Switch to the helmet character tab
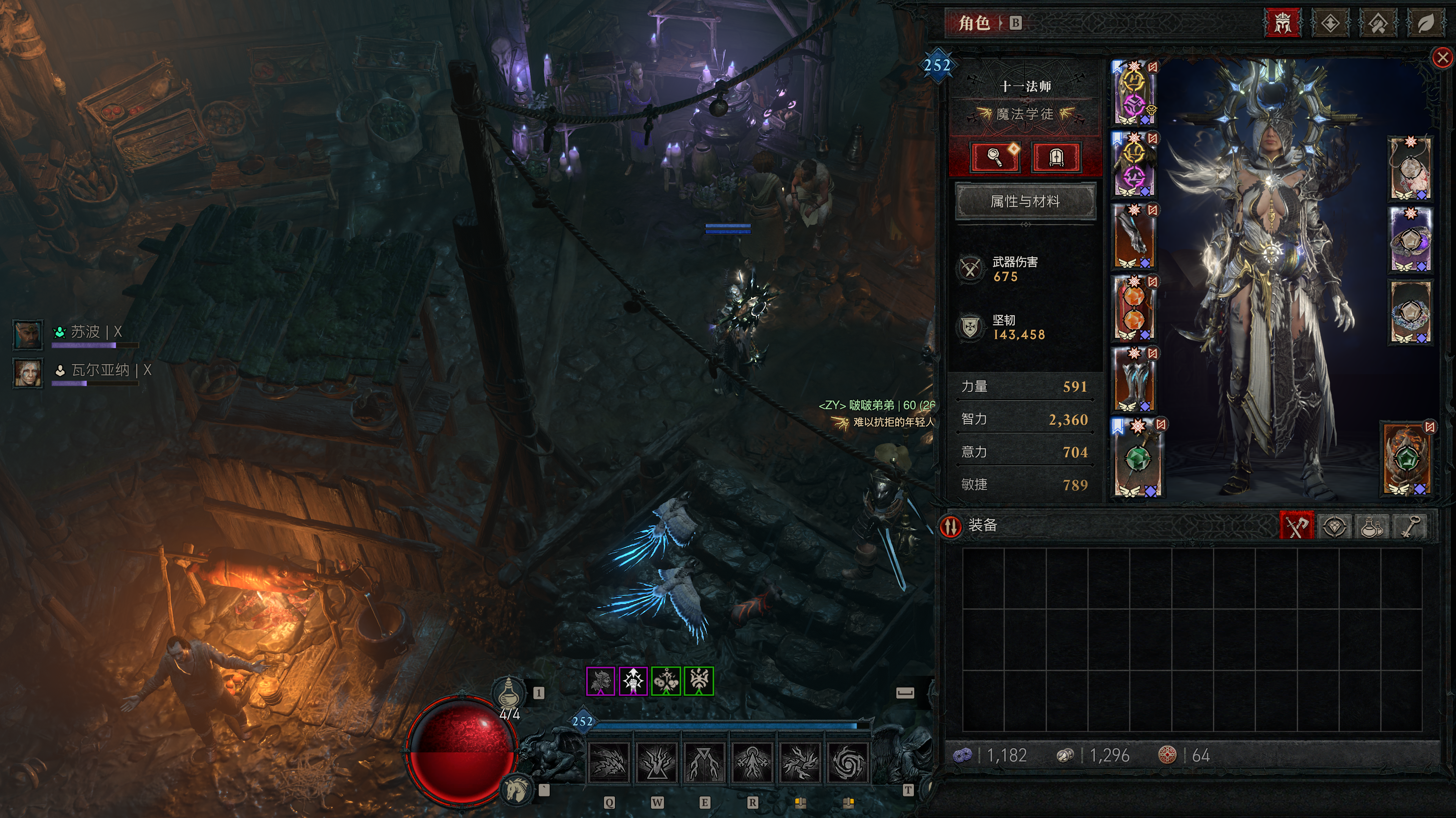 tap(1282, 23)
